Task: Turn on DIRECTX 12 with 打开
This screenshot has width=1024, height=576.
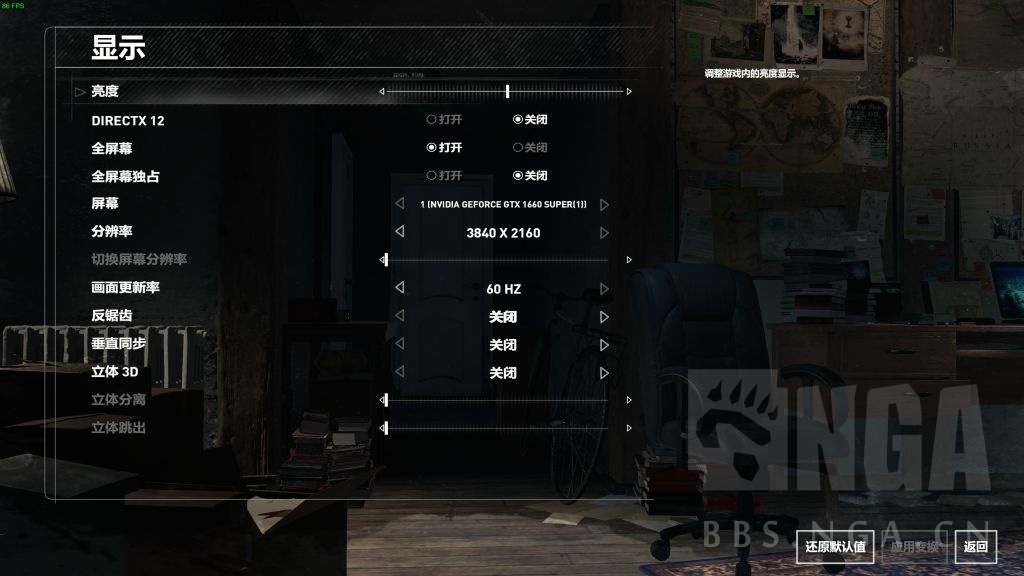Action: tap(444, 120)
